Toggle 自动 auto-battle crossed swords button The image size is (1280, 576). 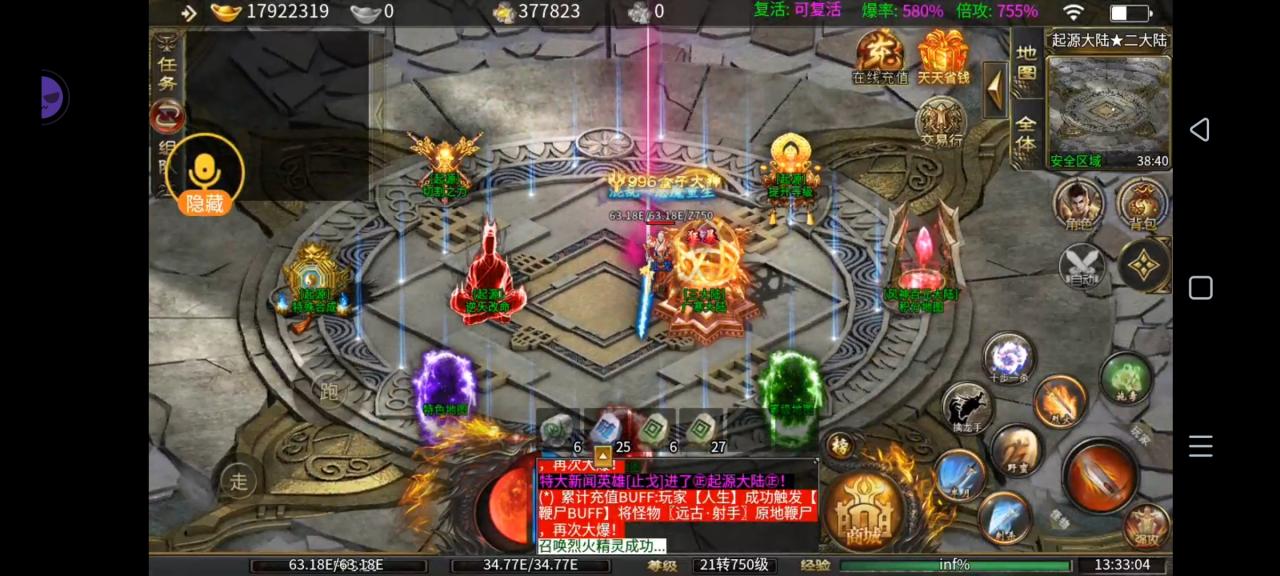1082,266
